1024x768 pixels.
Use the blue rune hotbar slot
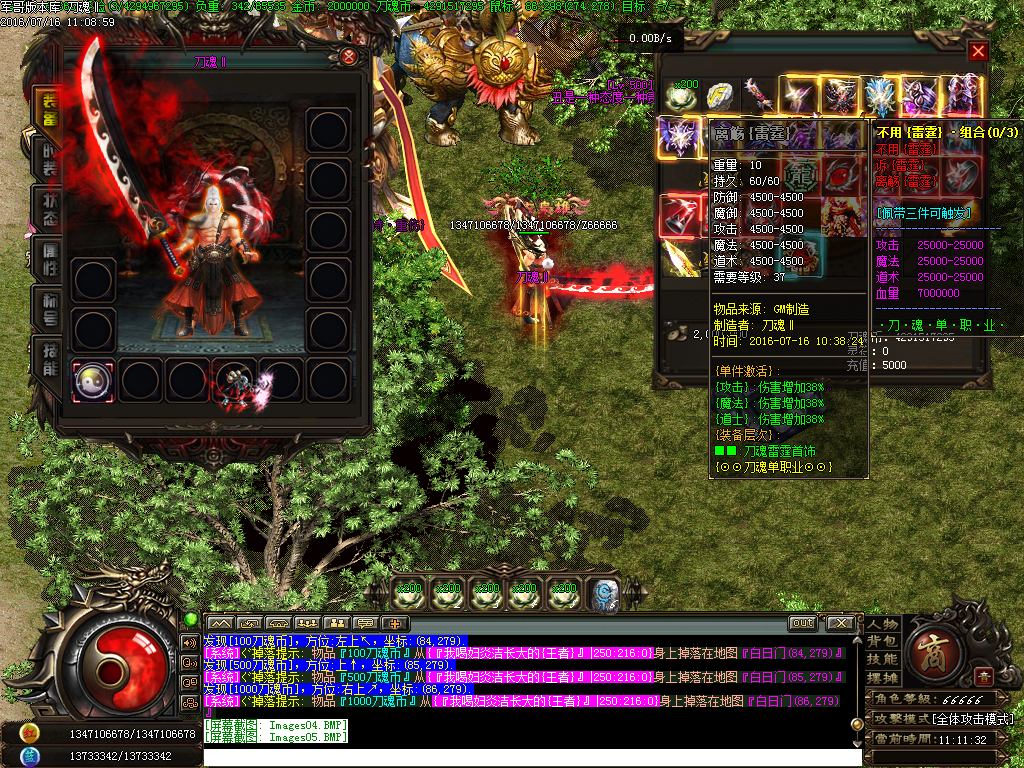[x=603, y=594]
